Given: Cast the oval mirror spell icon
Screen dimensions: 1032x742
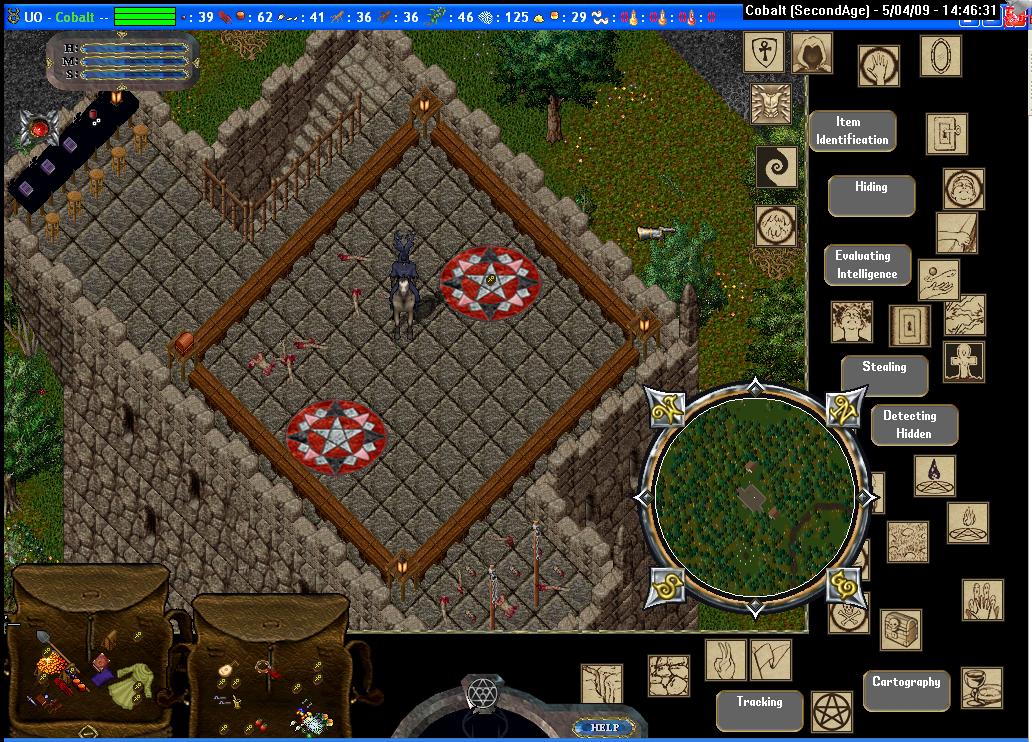Looking at the screenshot, I should pyautogui.click(x=940, y=57).
